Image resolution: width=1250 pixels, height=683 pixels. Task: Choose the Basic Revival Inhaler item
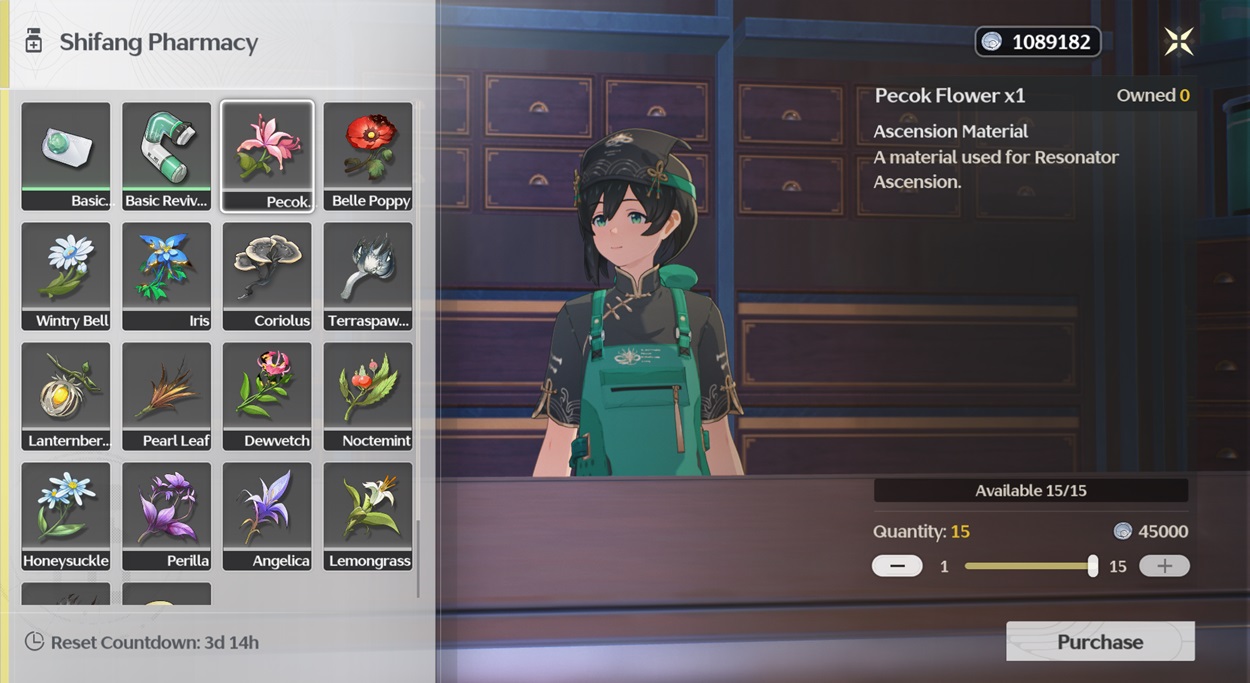point(167,155)
